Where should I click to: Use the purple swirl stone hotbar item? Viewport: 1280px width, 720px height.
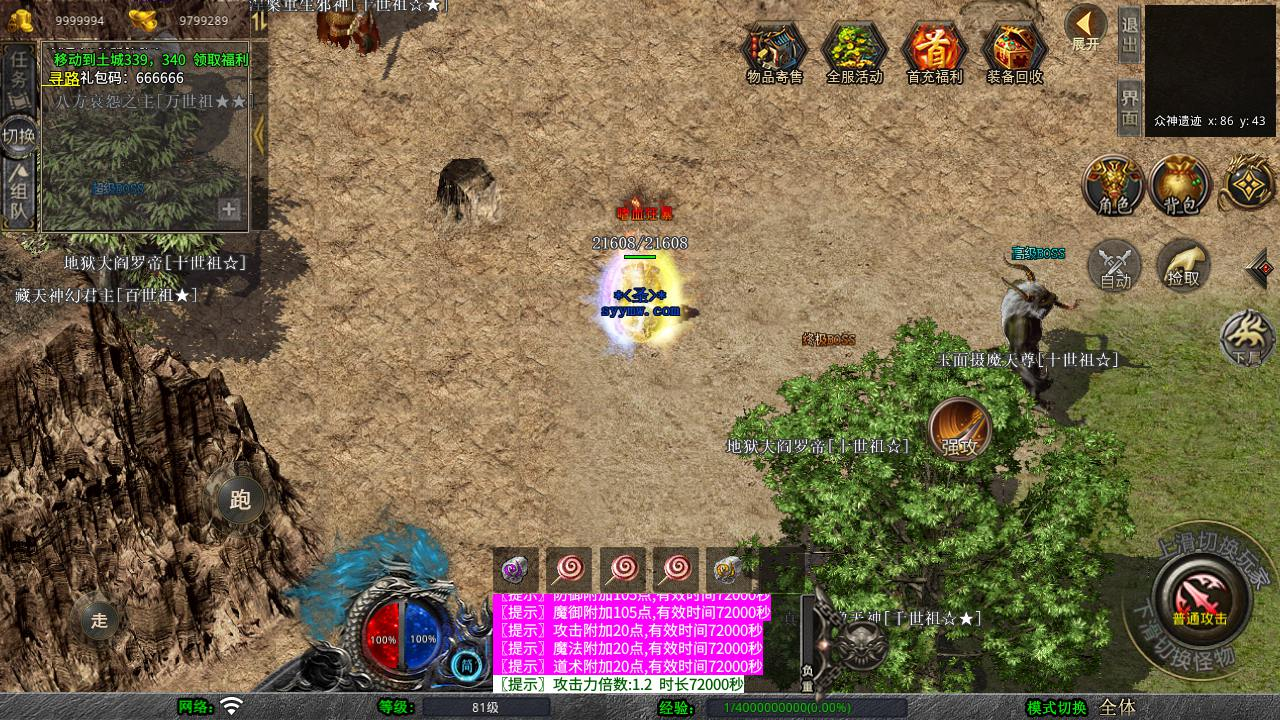[x=516, y=570]
